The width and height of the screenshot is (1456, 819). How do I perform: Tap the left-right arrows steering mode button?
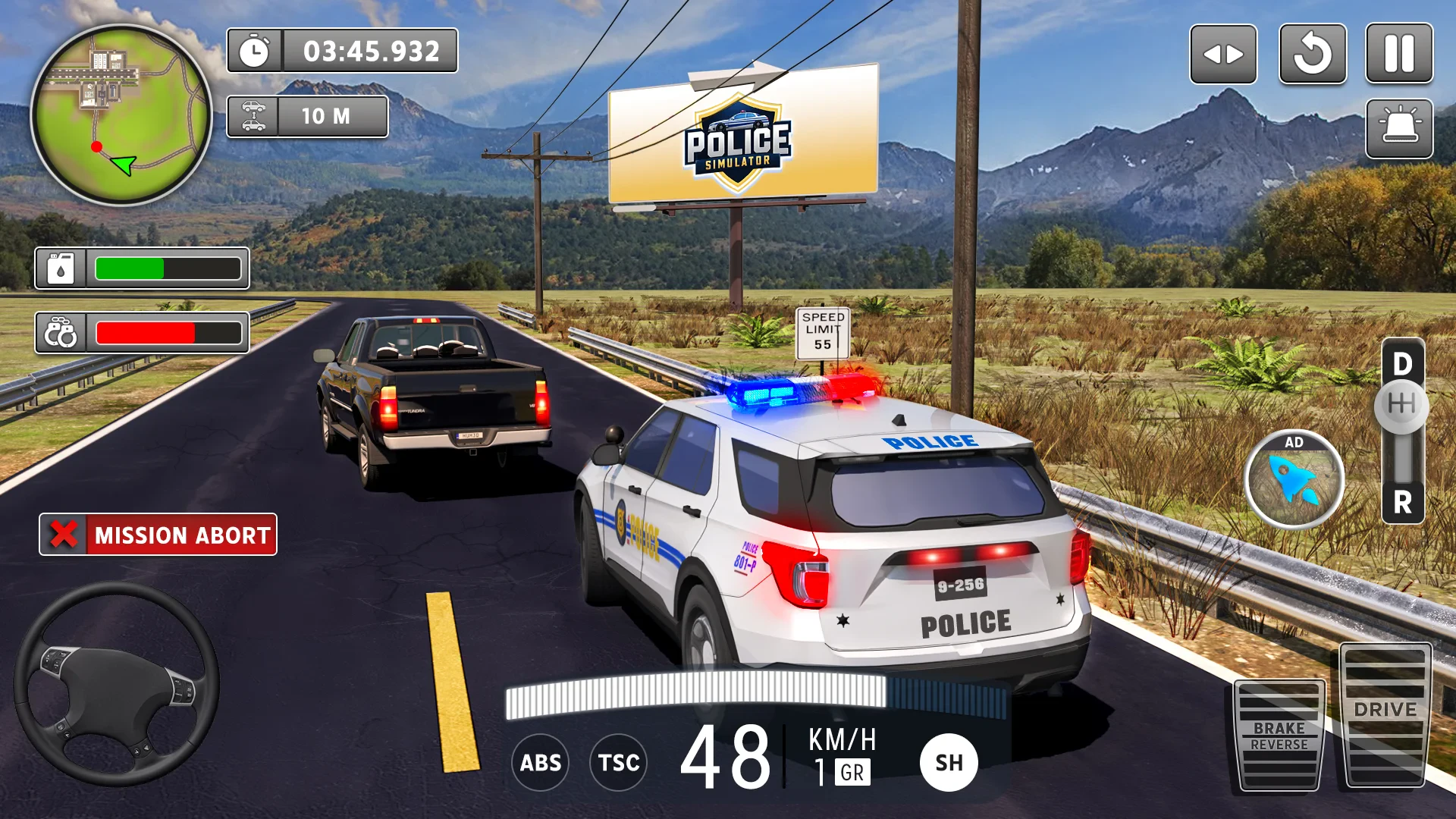click(x=1223, y=54)
